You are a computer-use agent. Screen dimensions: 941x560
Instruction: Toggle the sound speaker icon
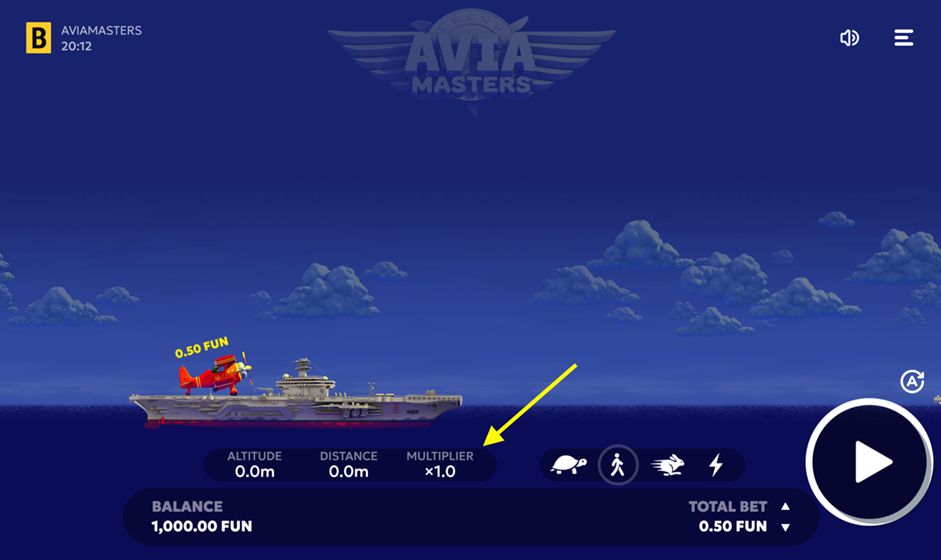click(849, 38)
